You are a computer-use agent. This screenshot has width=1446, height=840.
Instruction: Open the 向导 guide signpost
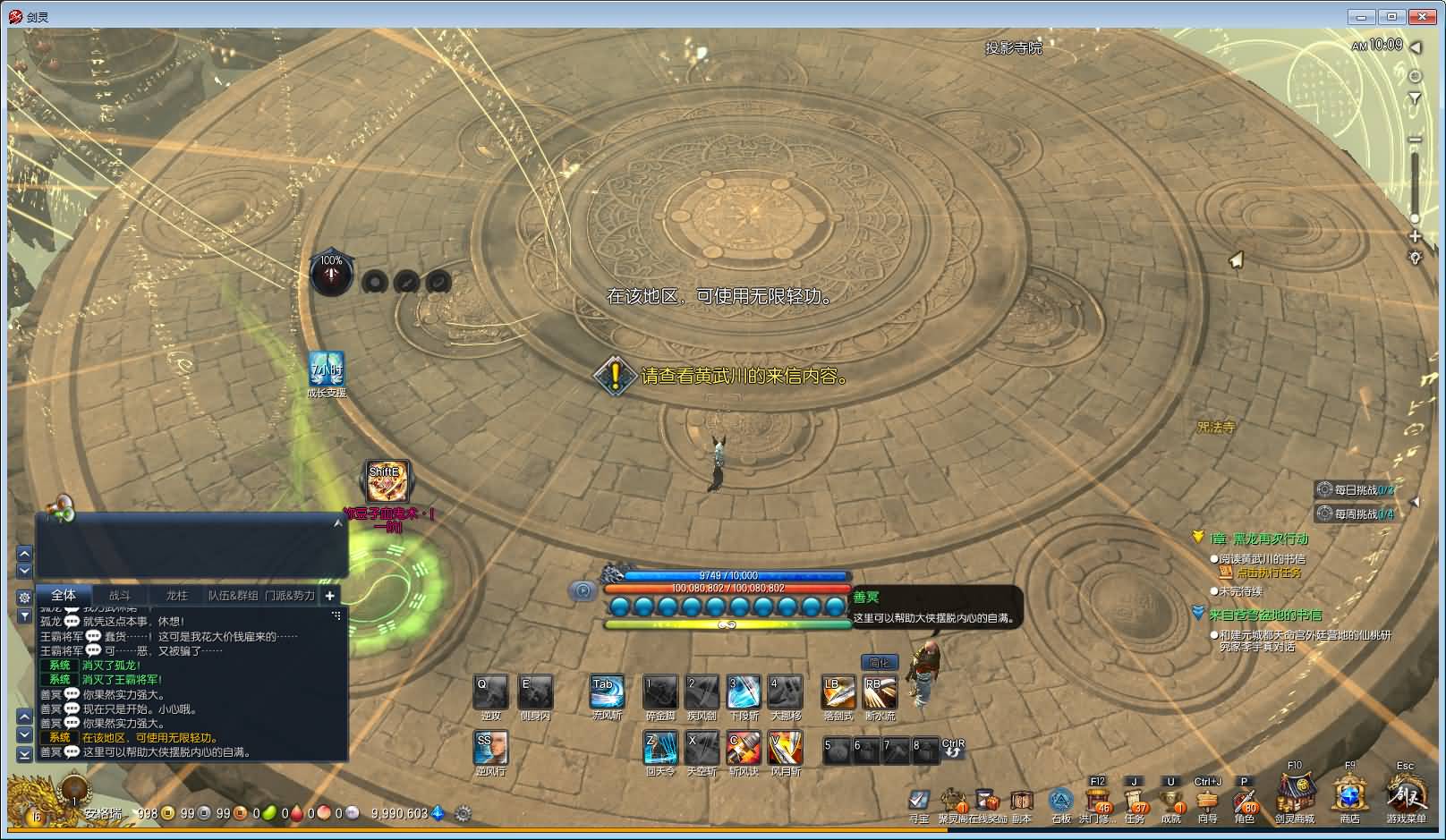click(1207, 801)
